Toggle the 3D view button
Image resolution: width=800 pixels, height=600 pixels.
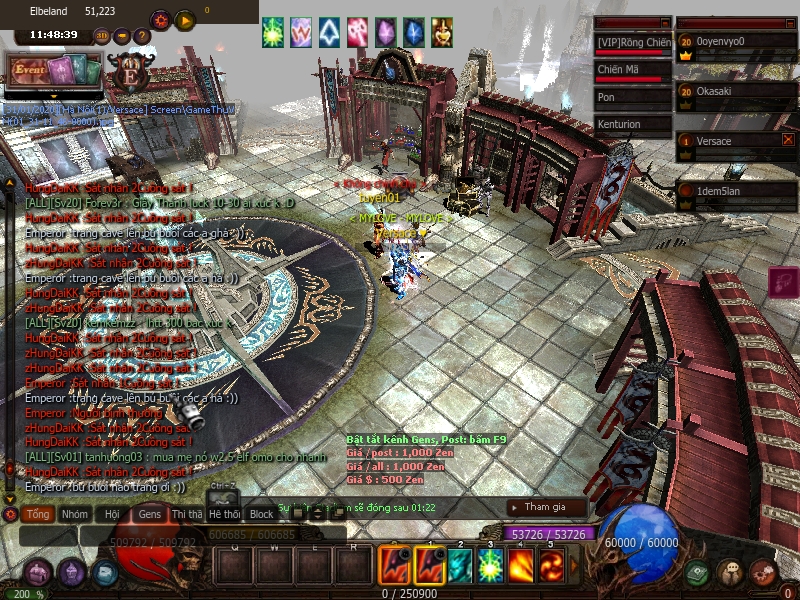[x=102, y=36]
